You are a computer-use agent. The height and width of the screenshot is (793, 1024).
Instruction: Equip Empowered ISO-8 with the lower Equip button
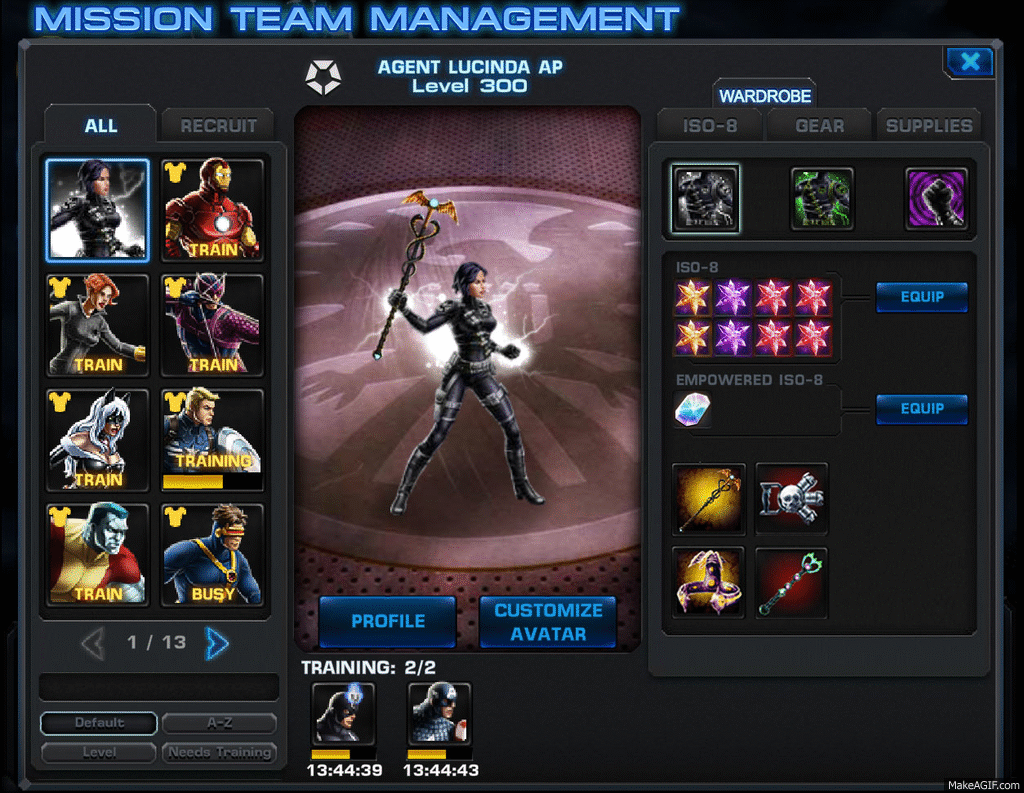coord(922,408)
